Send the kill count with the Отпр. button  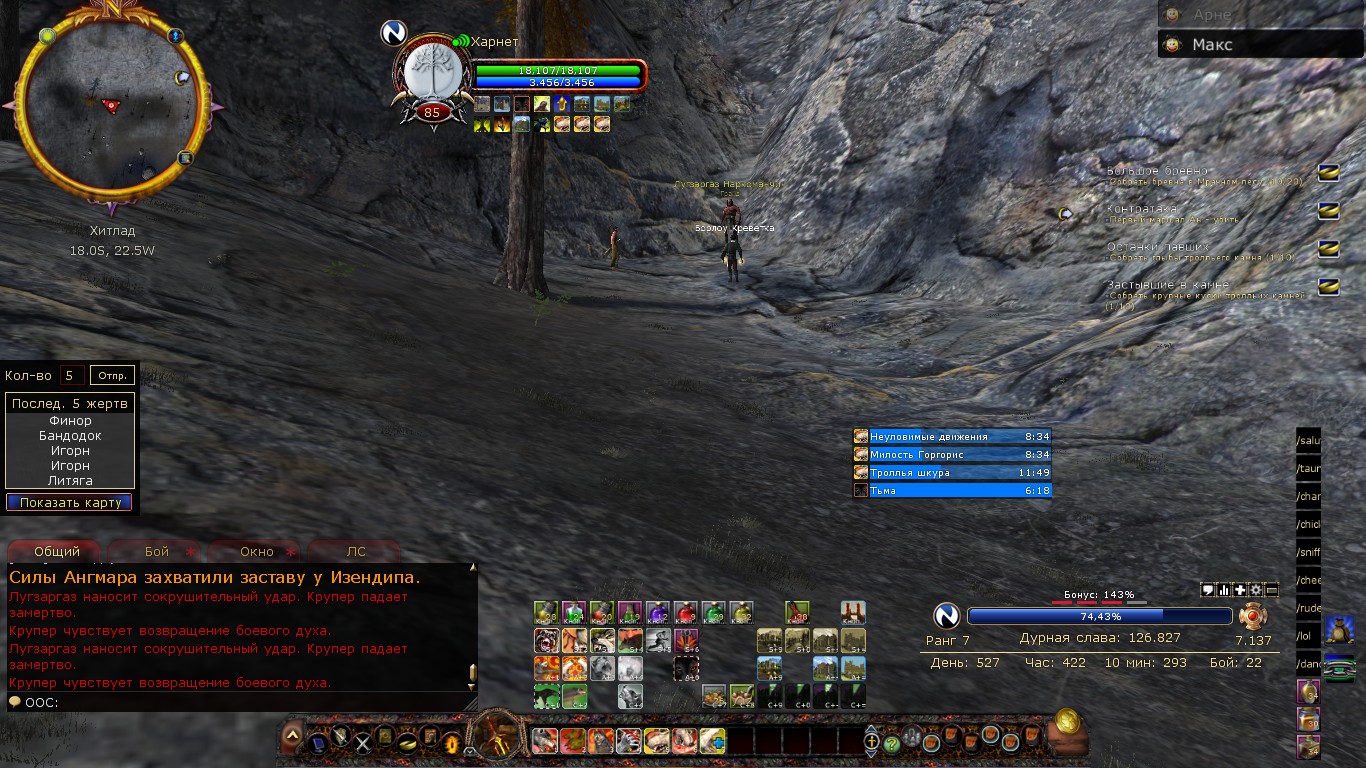112,376
